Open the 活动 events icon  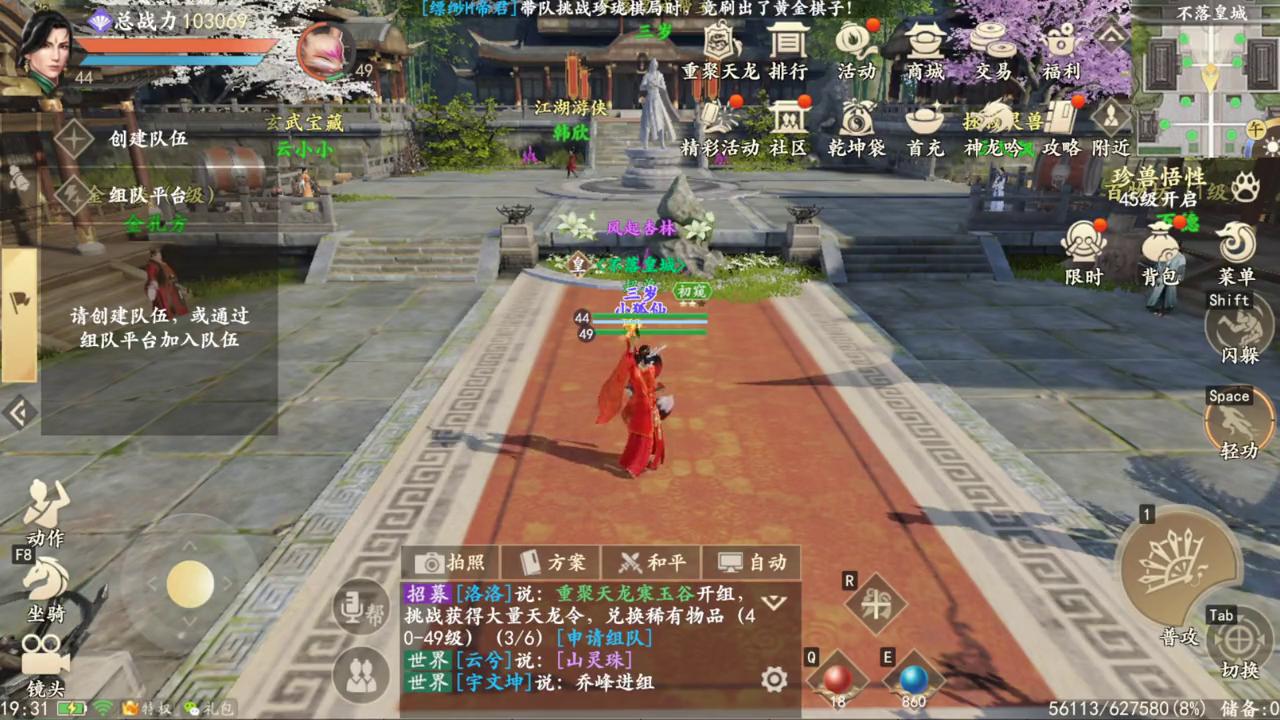pos(856,50)
